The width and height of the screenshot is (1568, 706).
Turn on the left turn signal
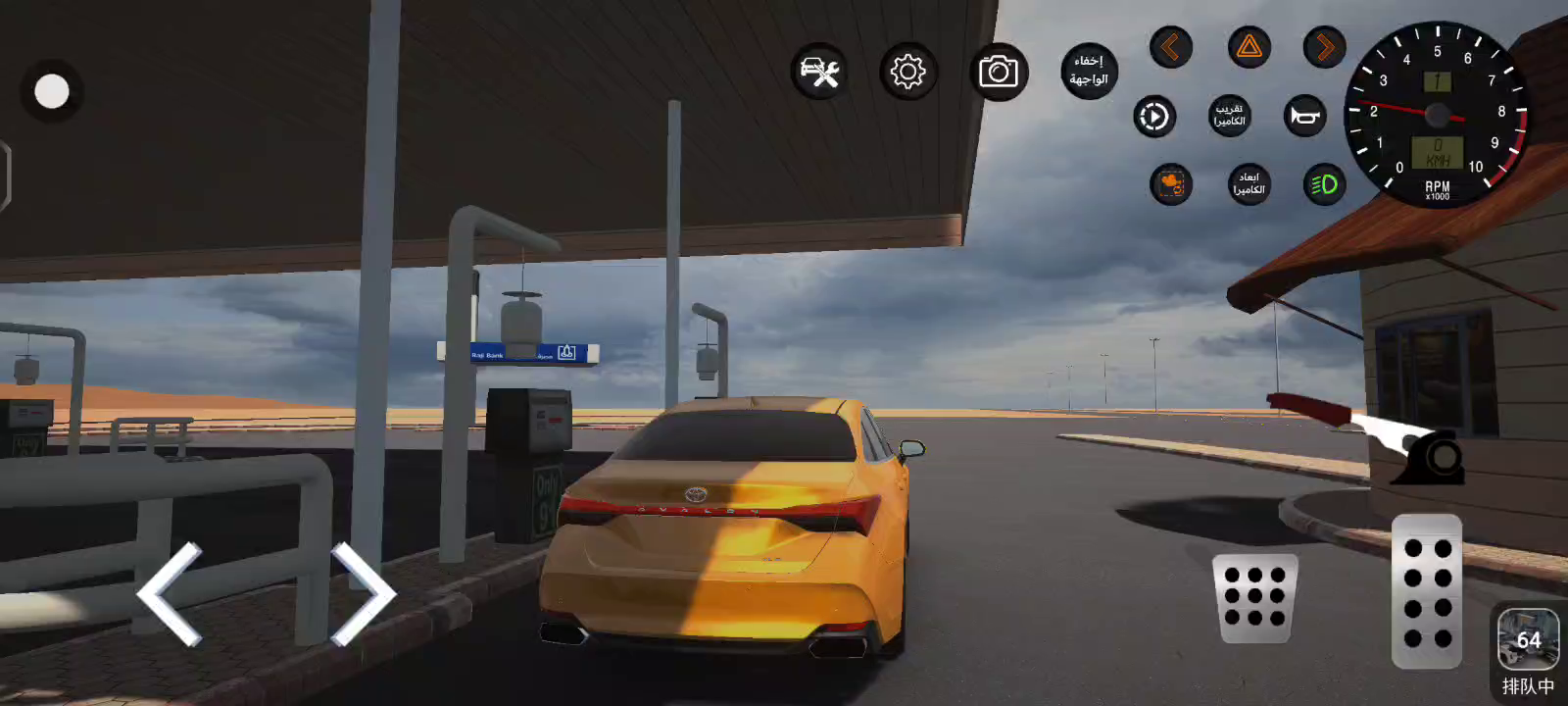pos(1170,47)
